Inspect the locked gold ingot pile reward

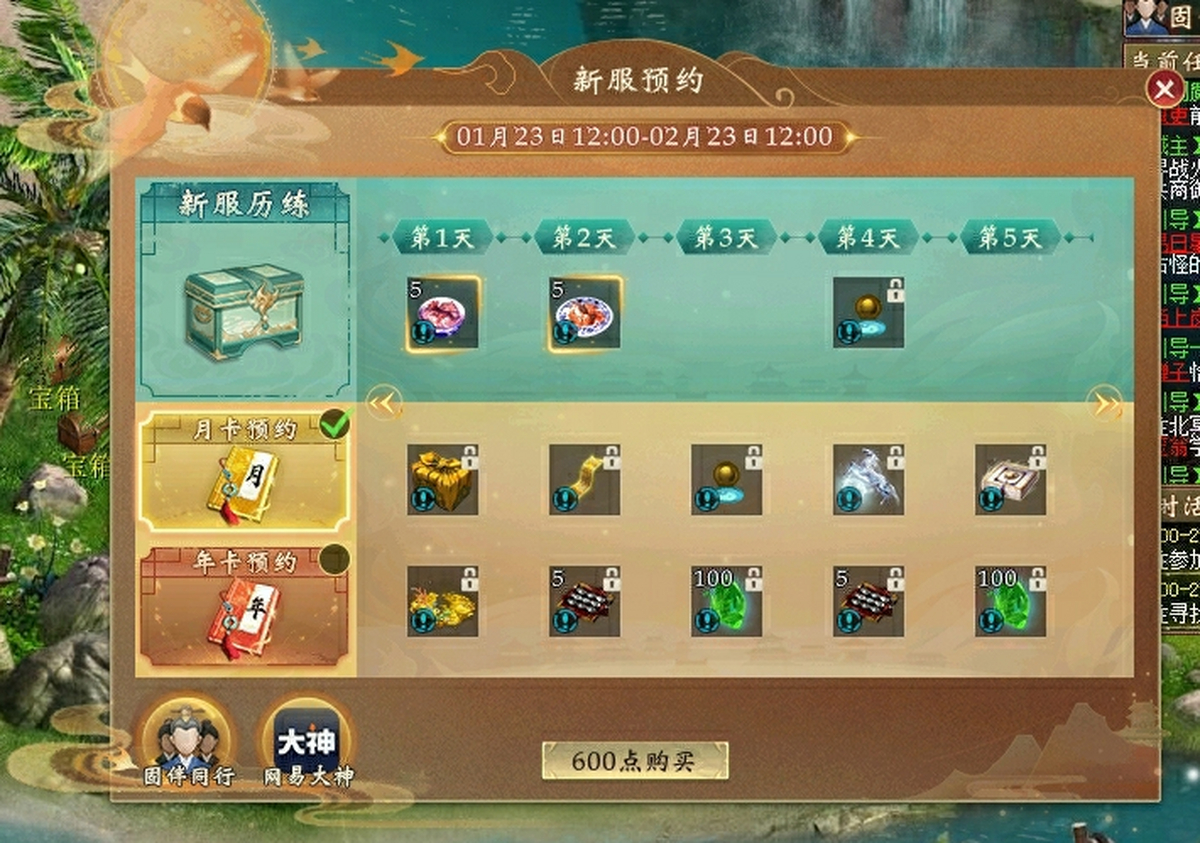click(x=443, y=602)
